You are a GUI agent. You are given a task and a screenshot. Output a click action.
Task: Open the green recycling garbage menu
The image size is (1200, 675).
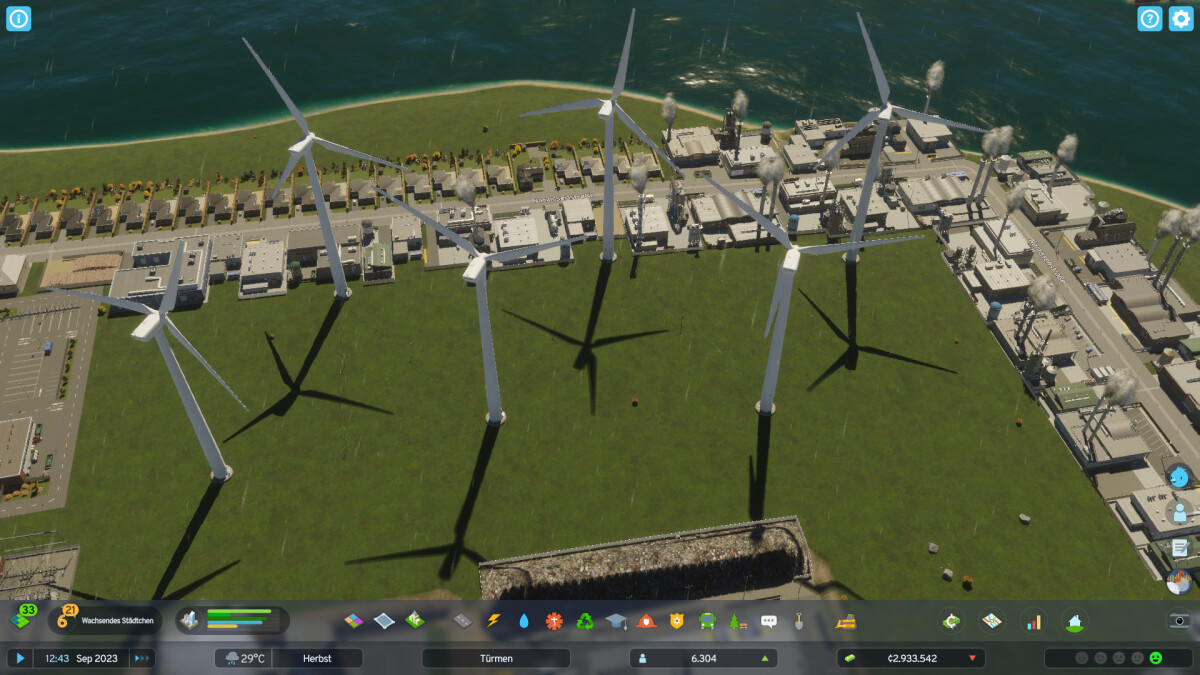point(585,621)
